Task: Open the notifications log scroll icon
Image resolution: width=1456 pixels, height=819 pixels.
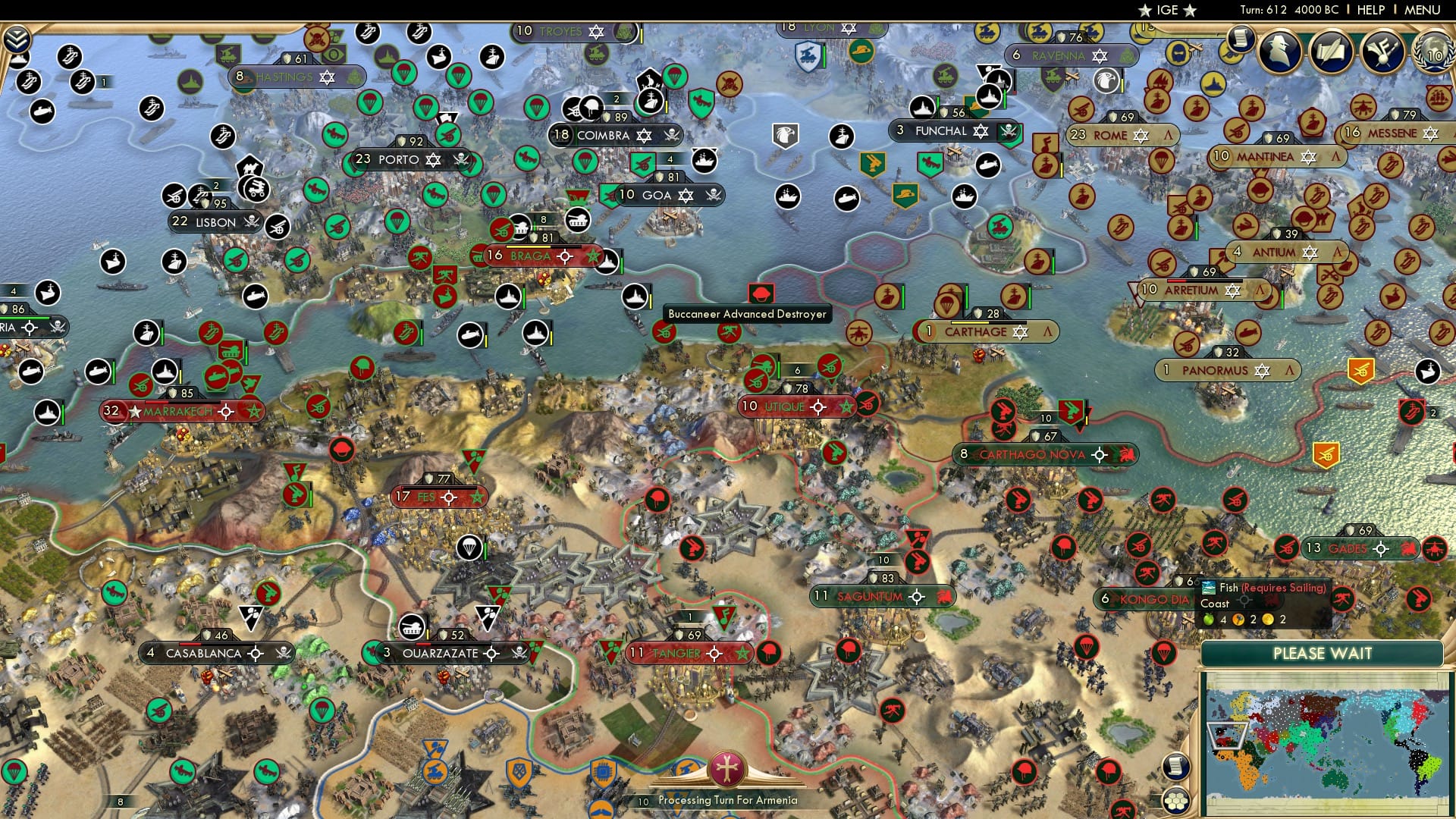Action: (x=1240, y=40)
